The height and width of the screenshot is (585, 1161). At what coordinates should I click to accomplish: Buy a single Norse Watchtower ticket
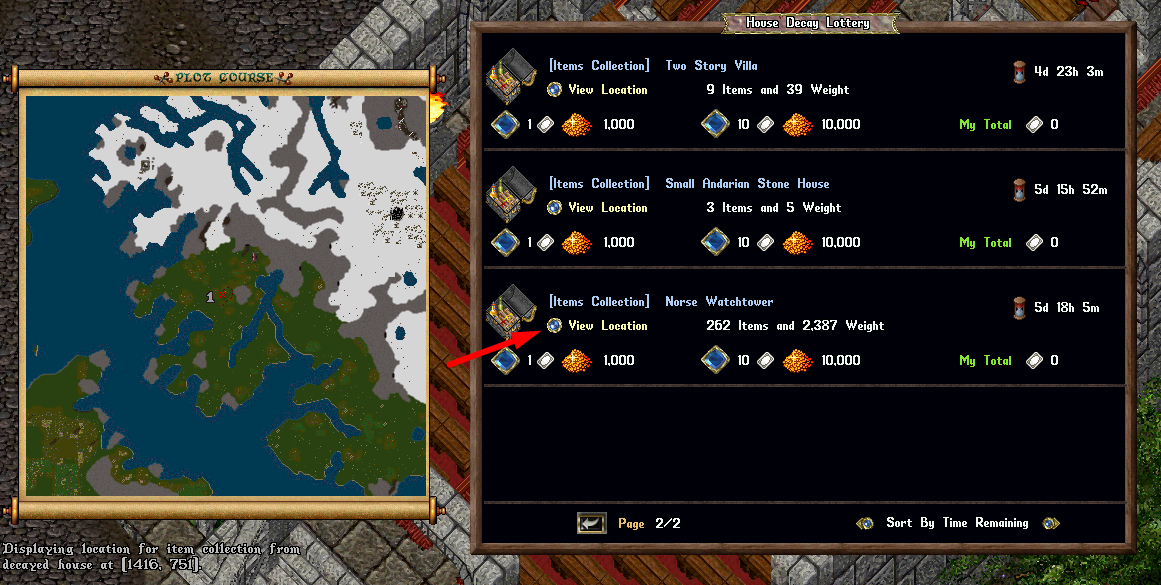503,361
